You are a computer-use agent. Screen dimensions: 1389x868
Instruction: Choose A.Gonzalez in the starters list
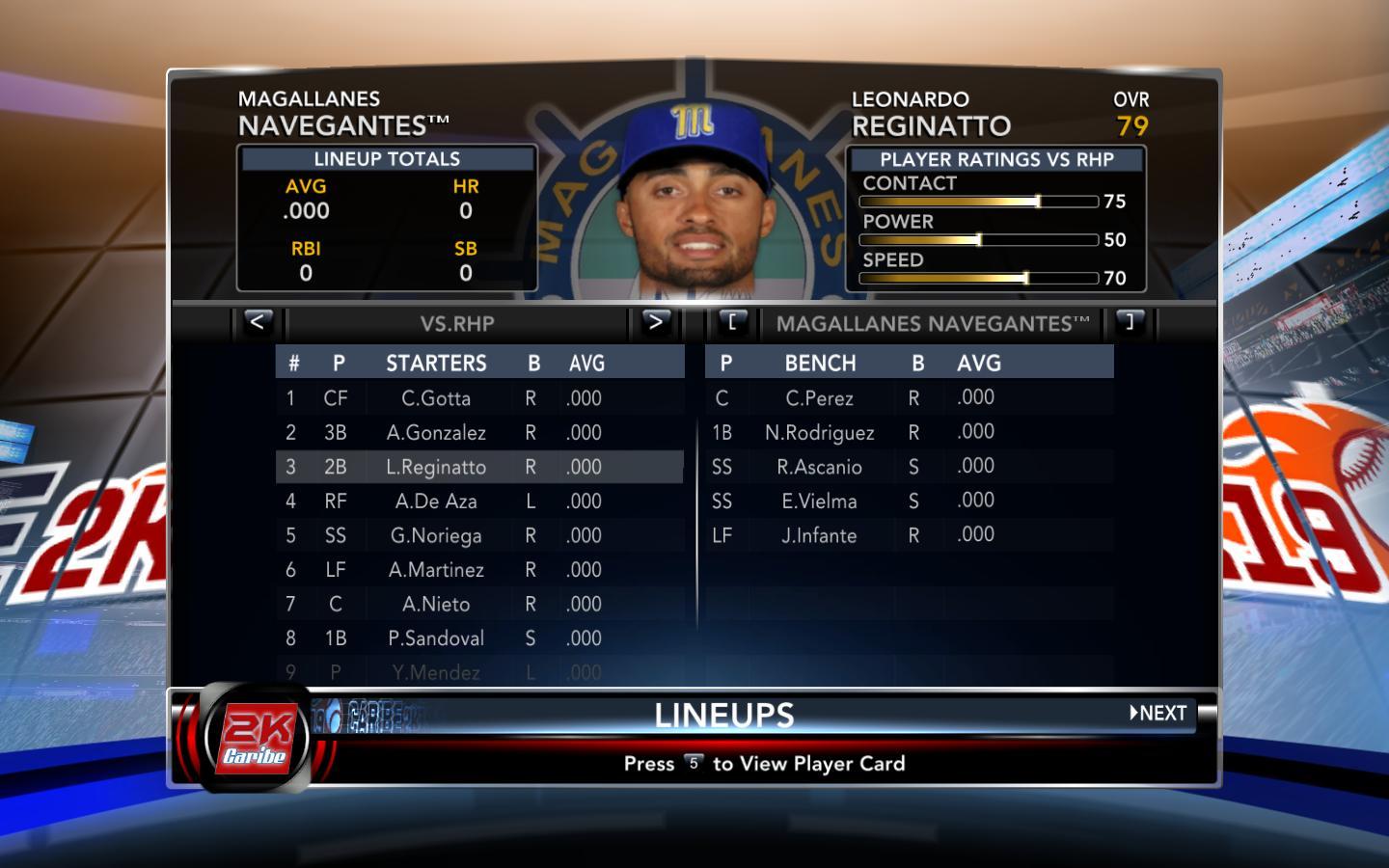(x=436, y=433)
